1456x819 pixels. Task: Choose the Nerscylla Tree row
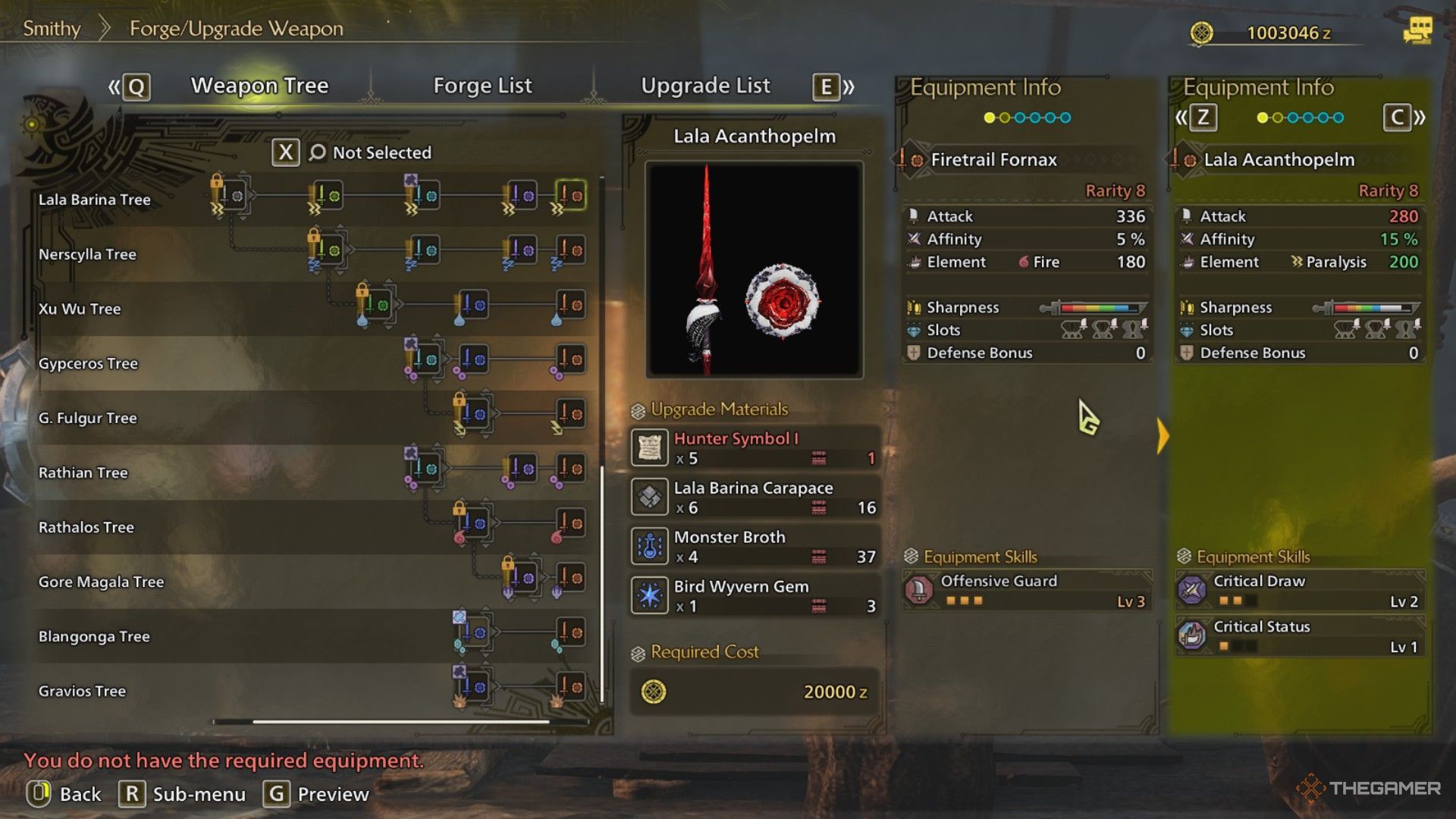(87, 254)
